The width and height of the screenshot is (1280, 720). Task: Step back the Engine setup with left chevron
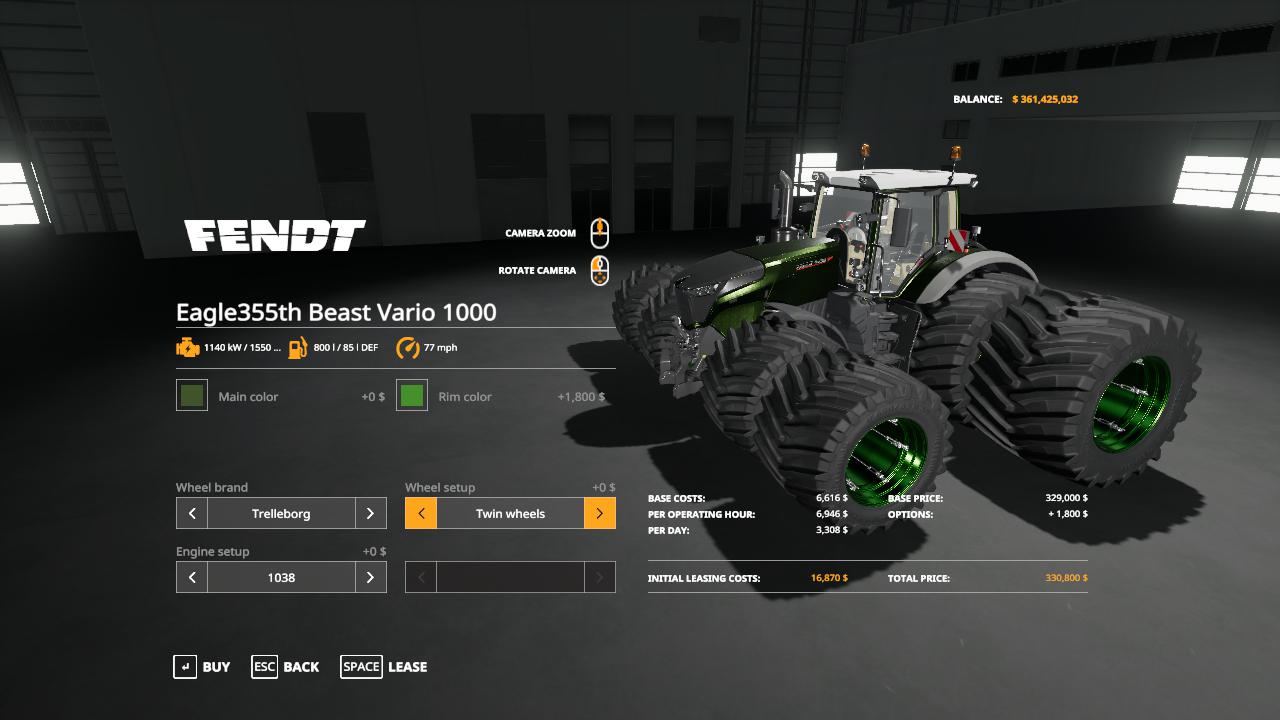pos(191,577)
